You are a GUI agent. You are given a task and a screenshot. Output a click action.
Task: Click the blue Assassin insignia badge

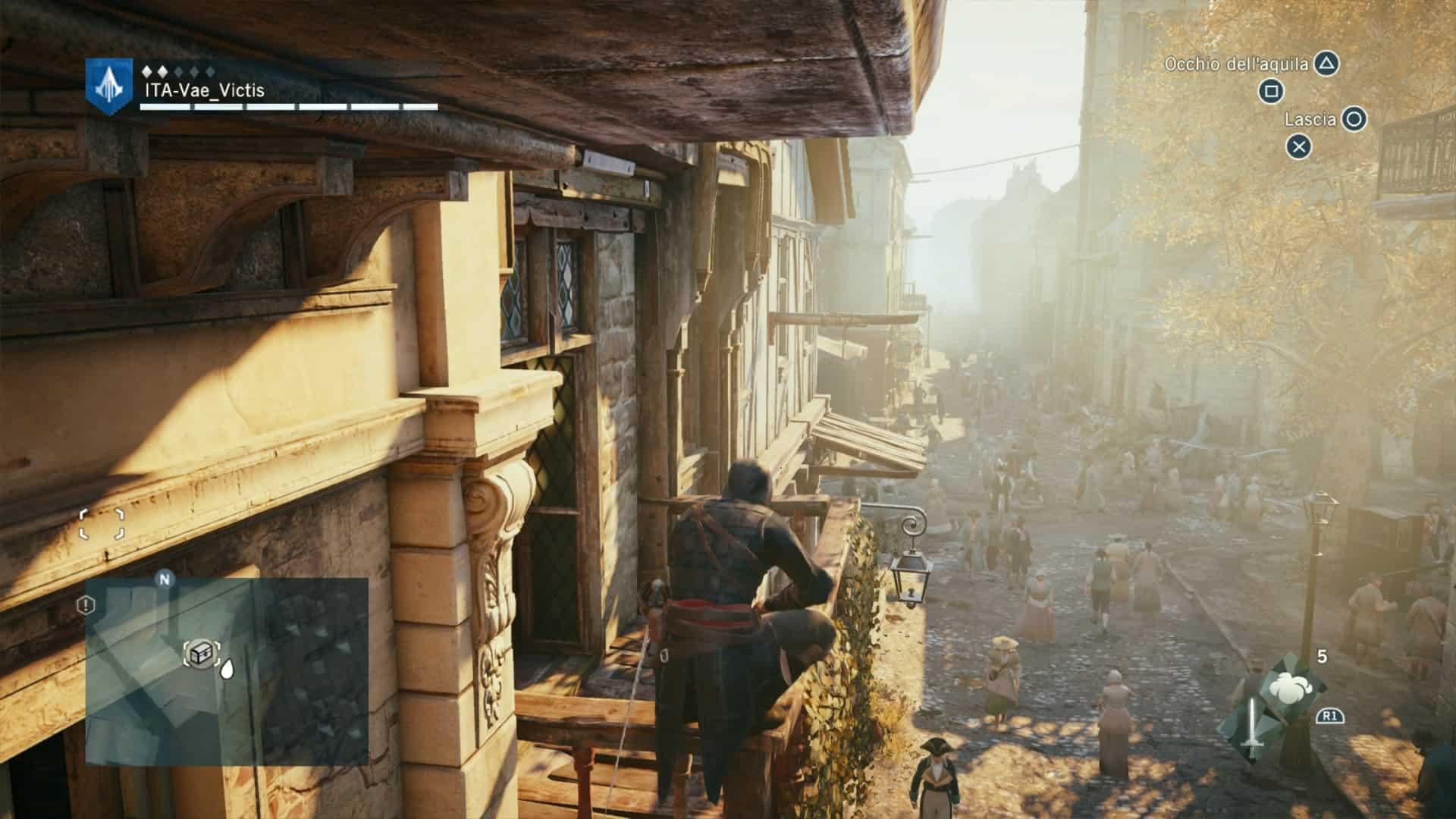tap(109, 86)
